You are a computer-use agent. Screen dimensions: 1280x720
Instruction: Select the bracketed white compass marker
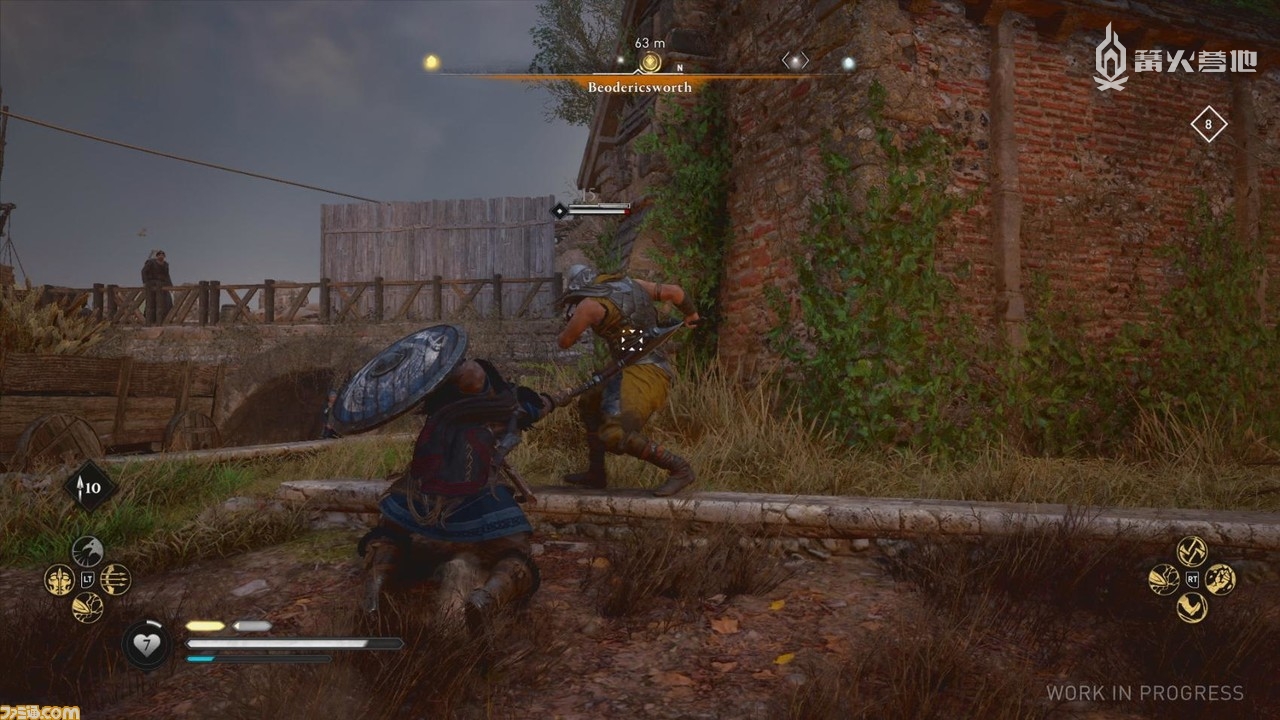pyautogui.click(x=795, y=62)
